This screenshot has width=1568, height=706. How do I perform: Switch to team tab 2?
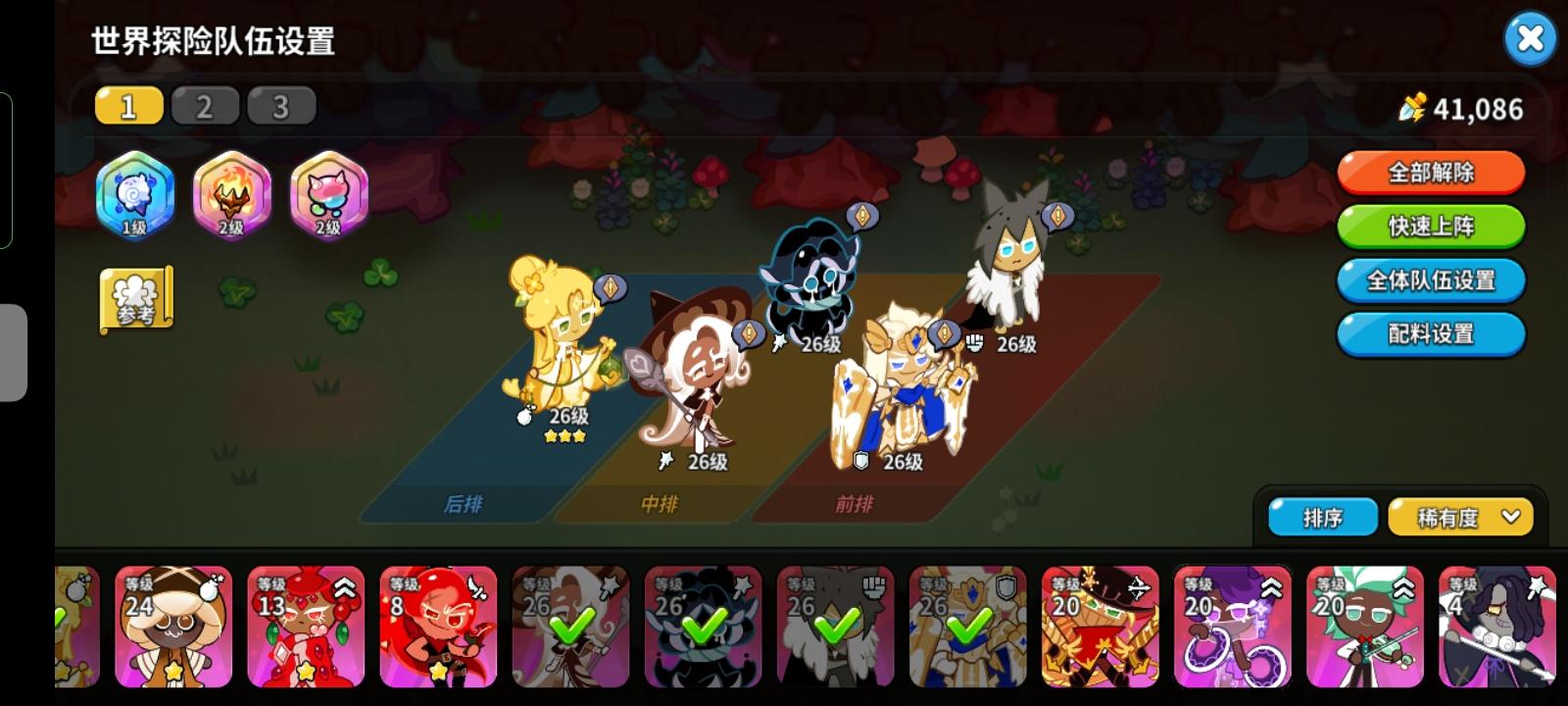tap(205, 106)
